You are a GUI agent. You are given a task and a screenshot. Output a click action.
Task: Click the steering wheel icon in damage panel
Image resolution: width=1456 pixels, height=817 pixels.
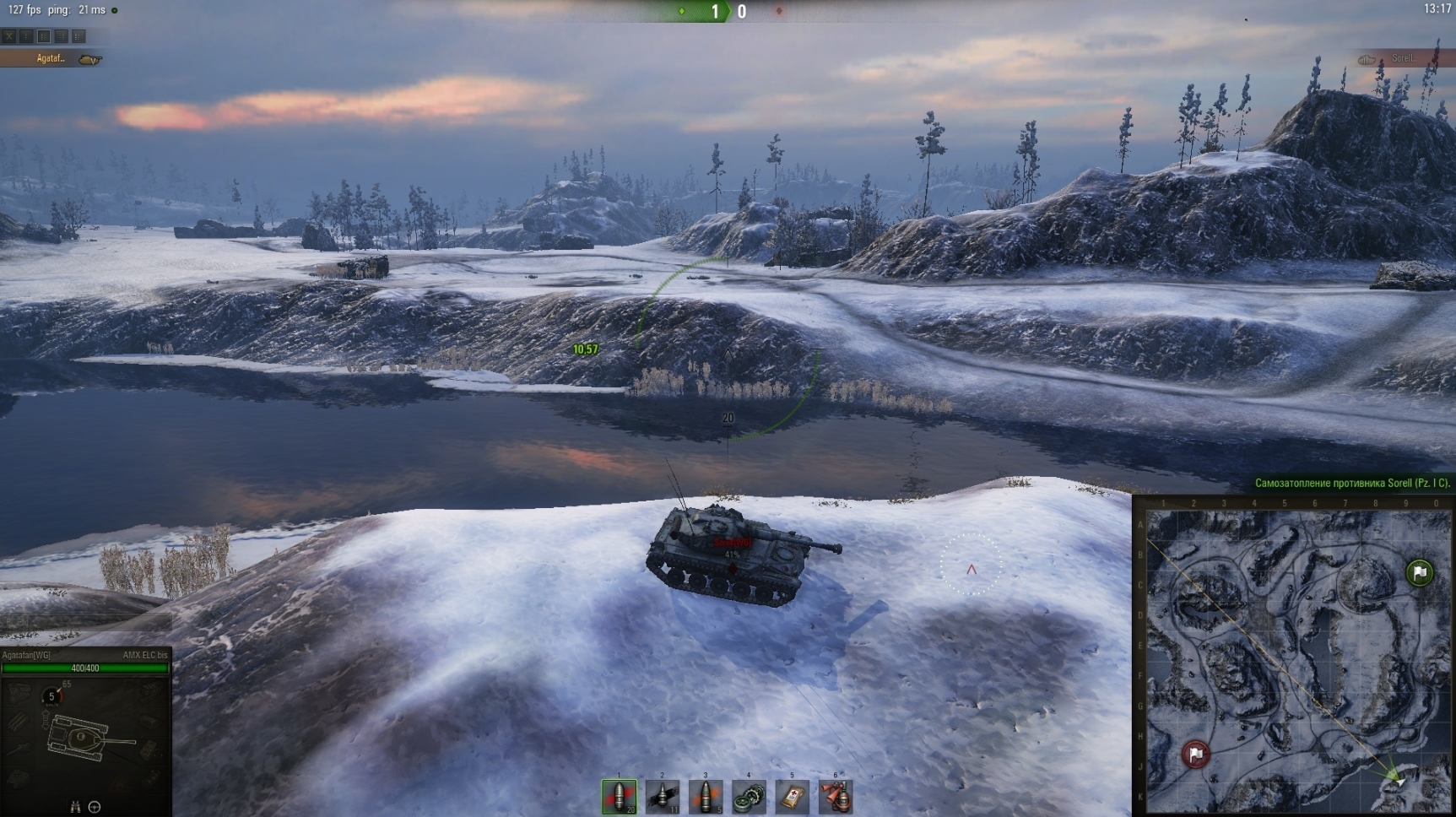[x=95, y=807]
